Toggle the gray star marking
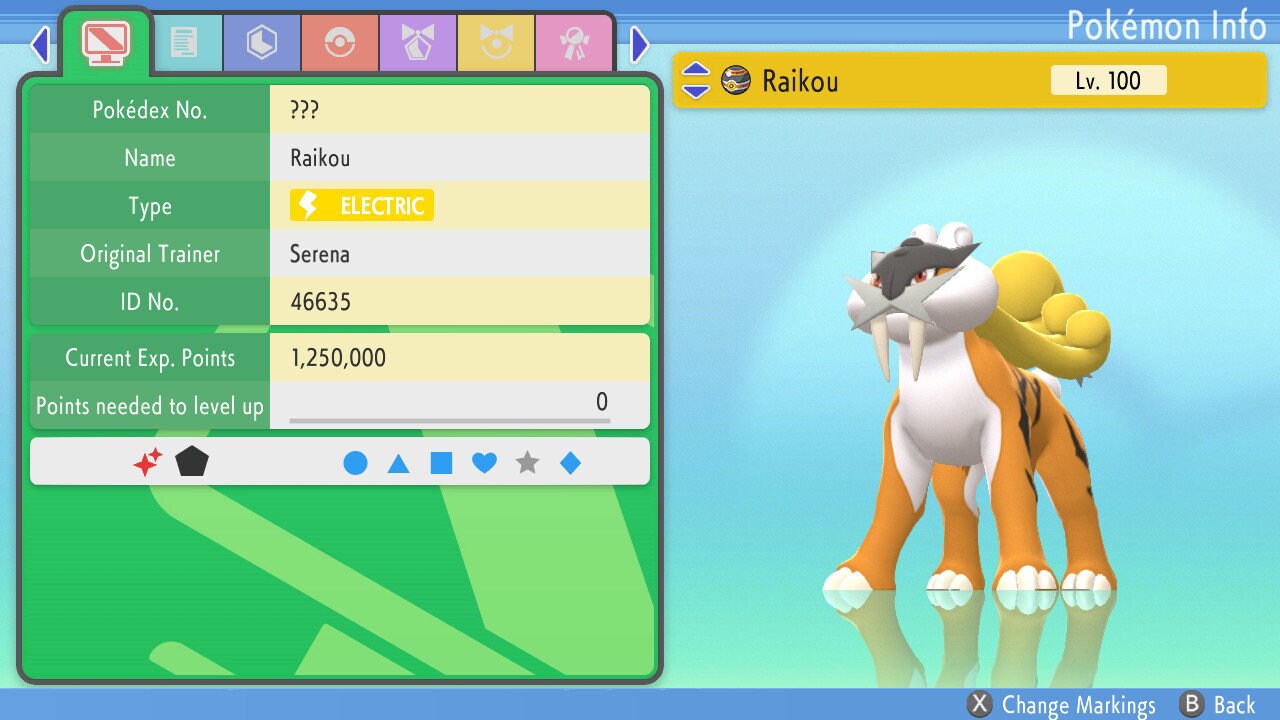 click(x=527, y=463)
